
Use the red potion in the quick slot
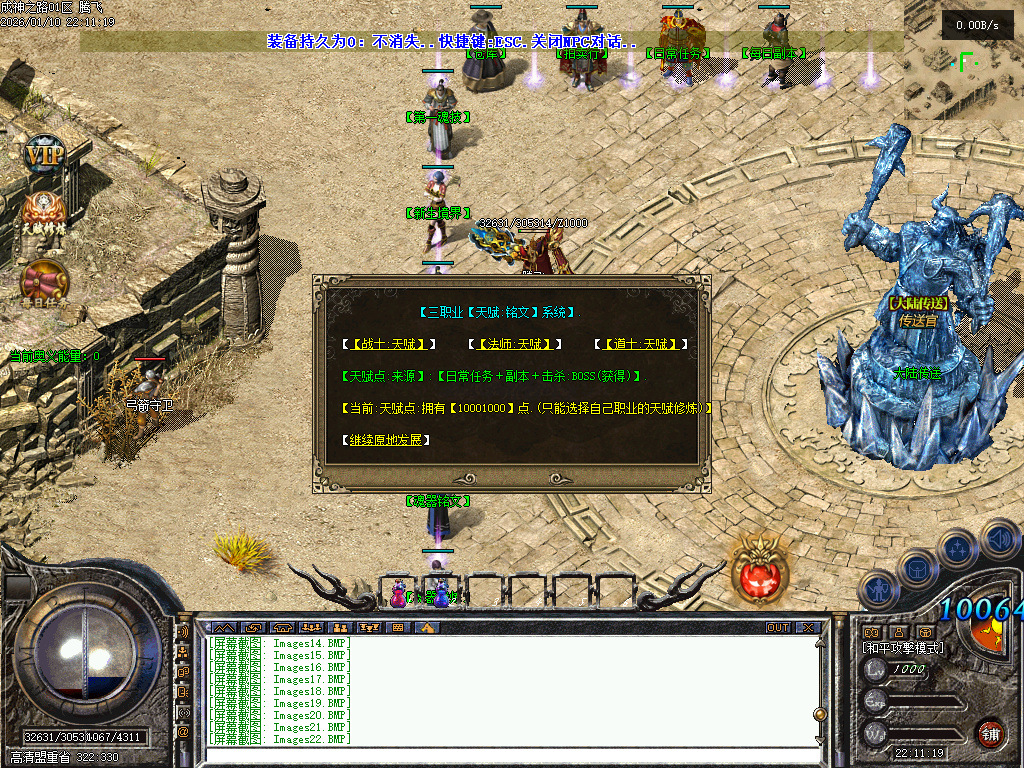click(x=398, y=596)
